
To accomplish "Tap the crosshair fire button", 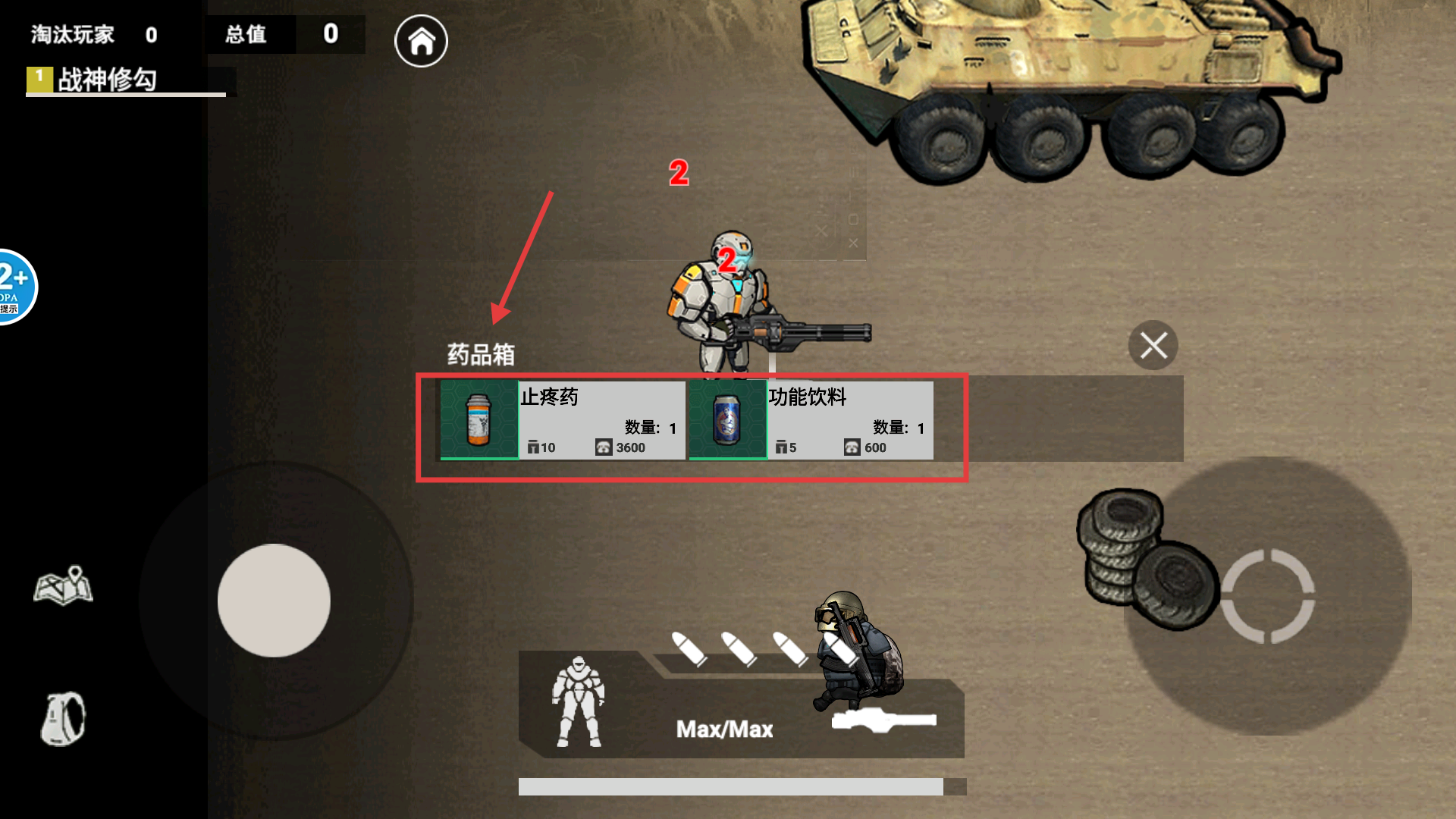I will [1267, 596].
